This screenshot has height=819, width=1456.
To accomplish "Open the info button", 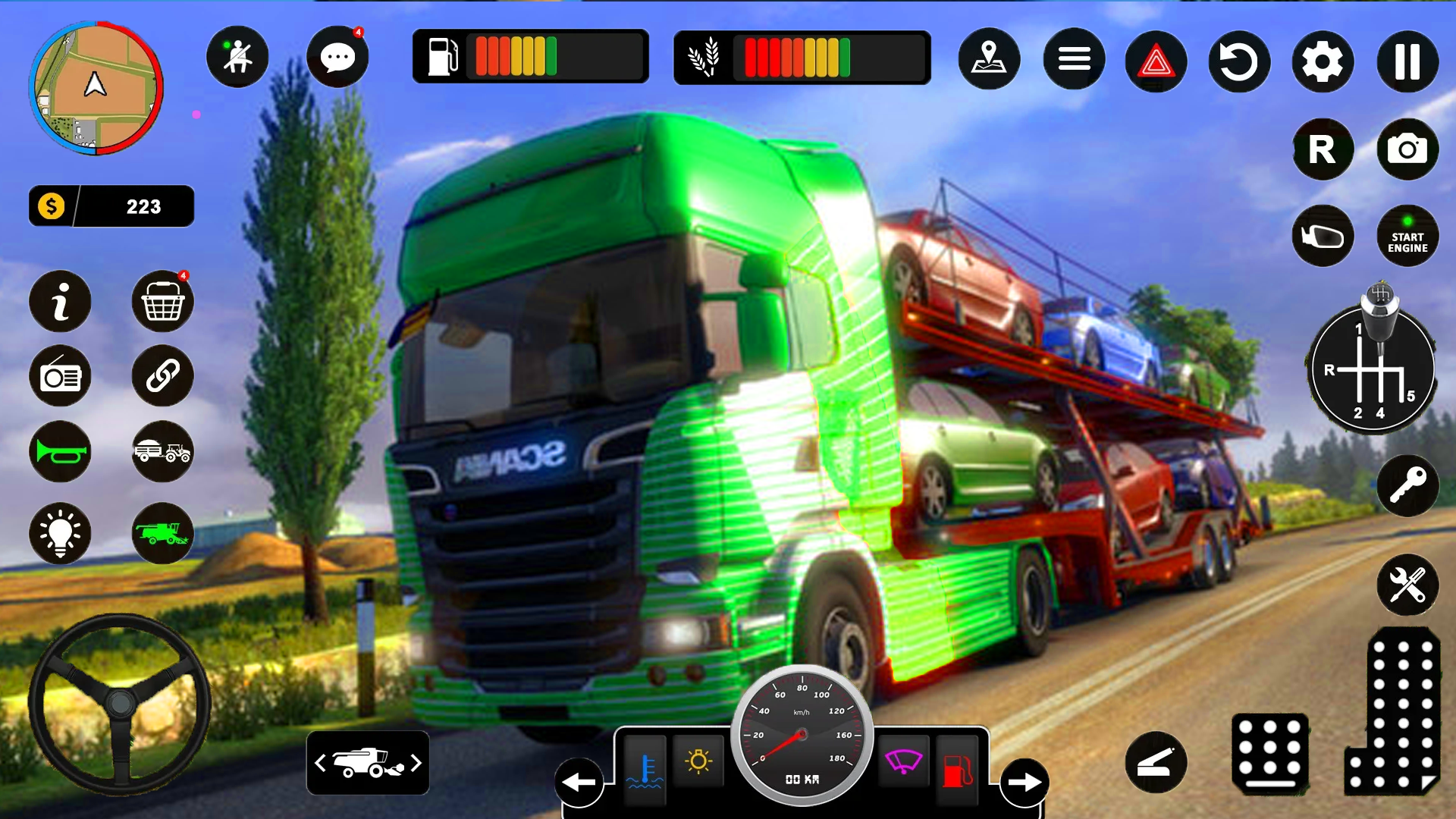I will click(60, 301).
